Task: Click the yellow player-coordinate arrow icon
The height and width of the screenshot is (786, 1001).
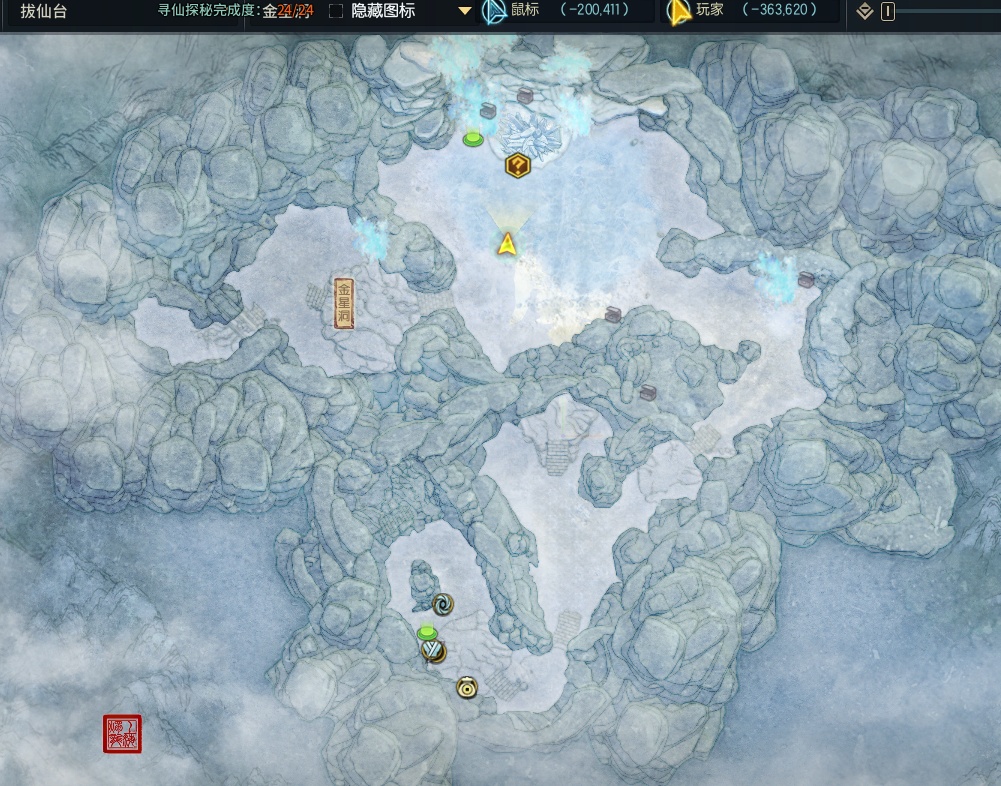Action: tap(679, 12)
